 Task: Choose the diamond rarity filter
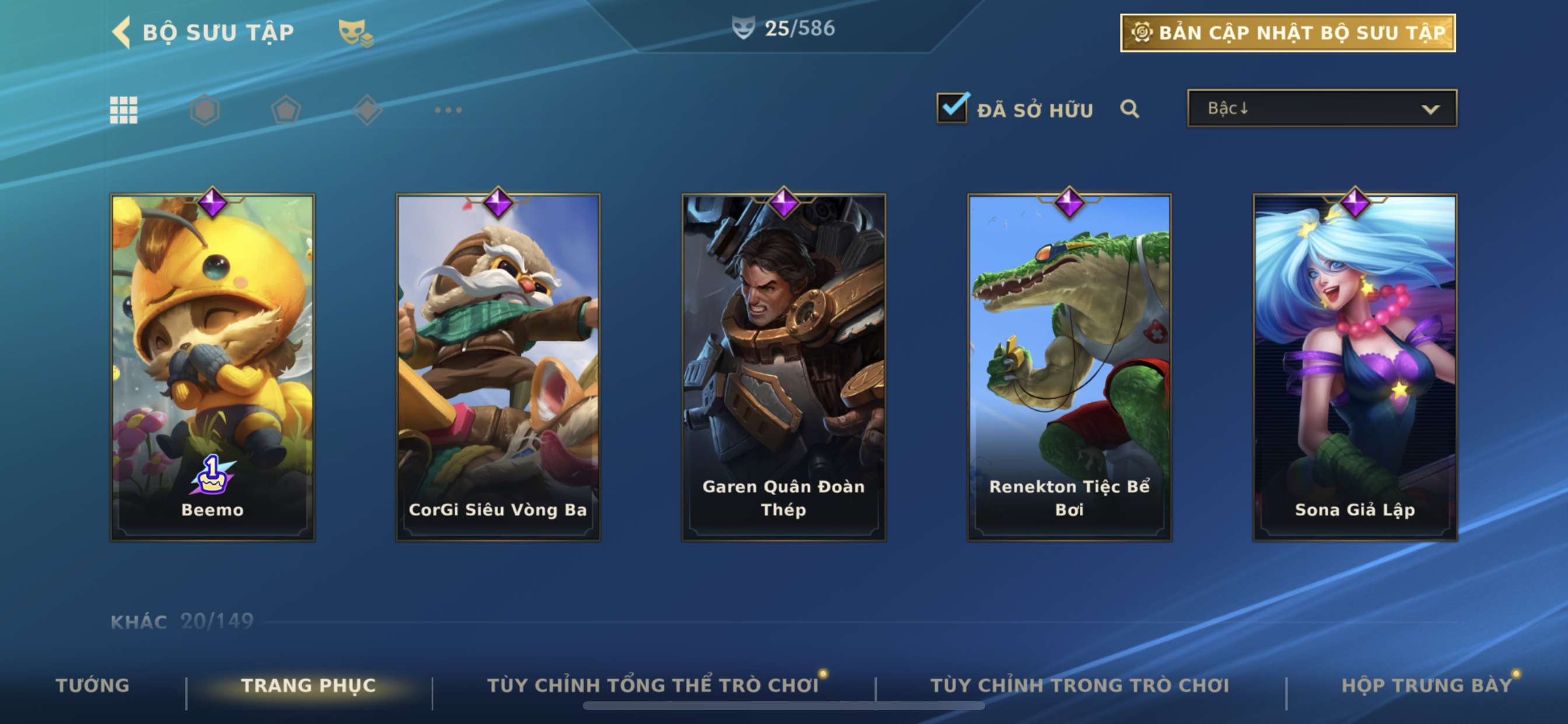[367, 110]
